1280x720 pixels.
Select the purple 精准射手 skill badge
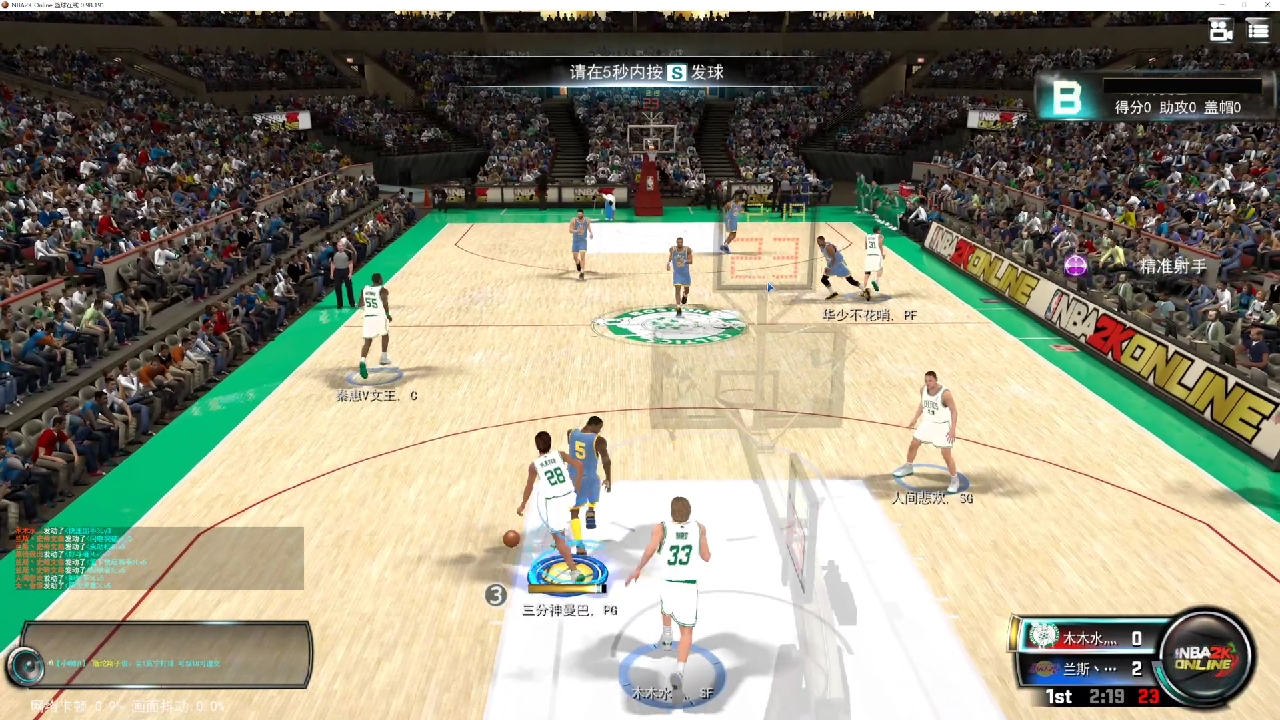[x=1076, y=266]
